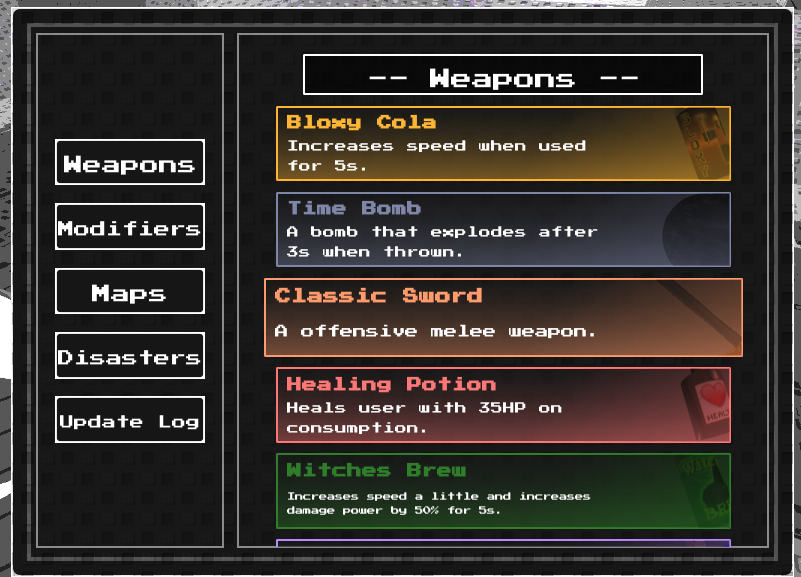Click the Classic Sword card

(503, 318)
